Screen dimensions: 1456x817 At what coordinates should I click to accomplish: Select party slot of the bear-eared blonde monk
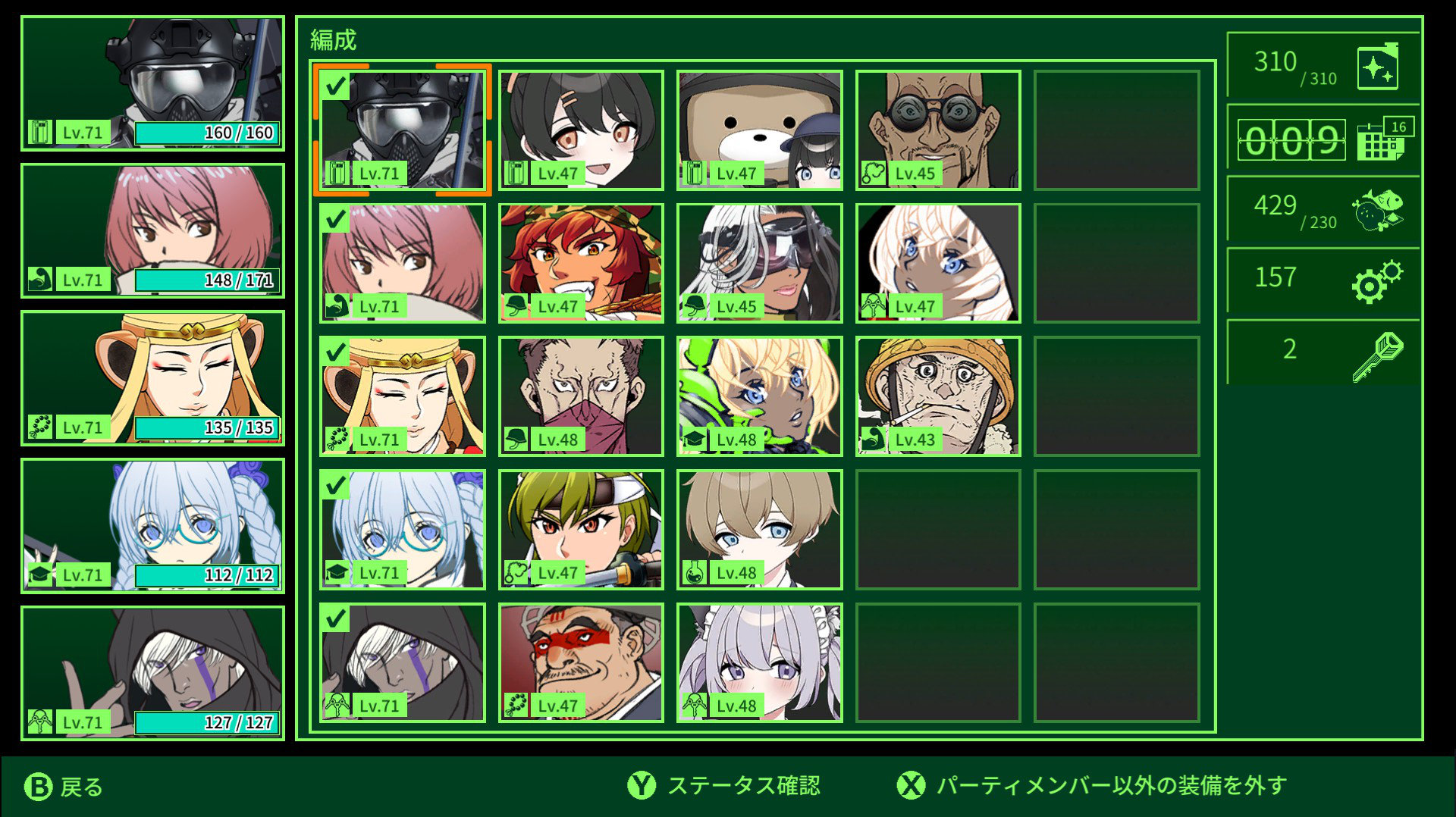pyautogui.click(x=152, y=378)
